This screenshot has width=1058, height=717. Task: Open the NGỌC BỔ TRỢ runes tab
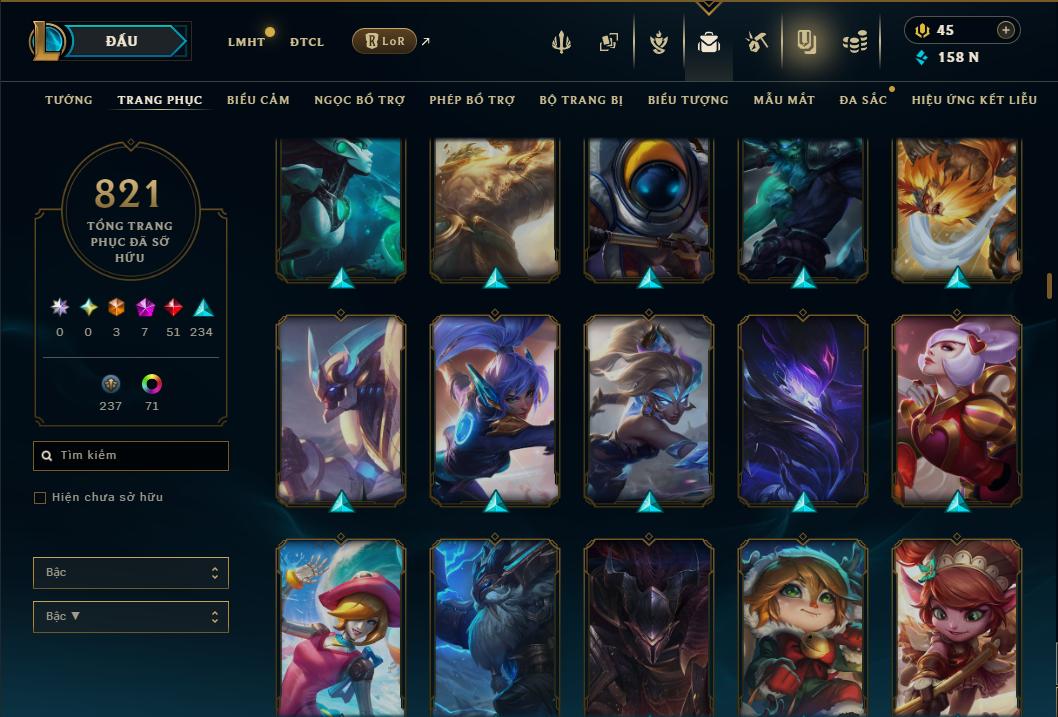click(359, 100)
